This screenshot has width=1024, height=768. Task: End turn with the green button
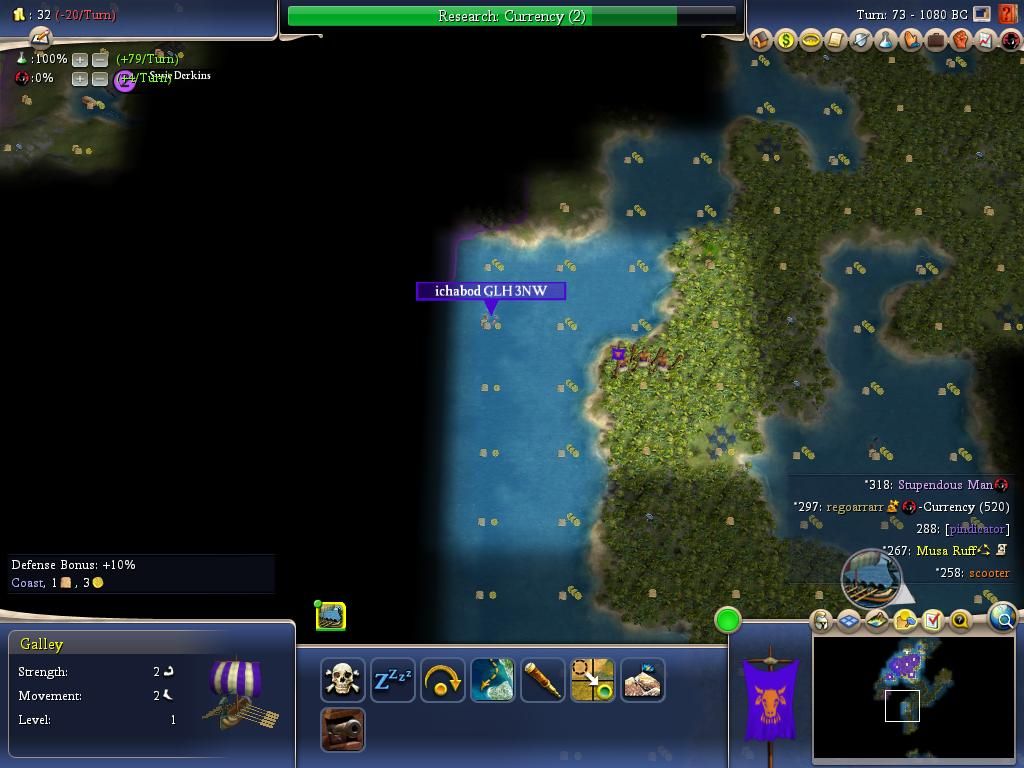(728, 620)
